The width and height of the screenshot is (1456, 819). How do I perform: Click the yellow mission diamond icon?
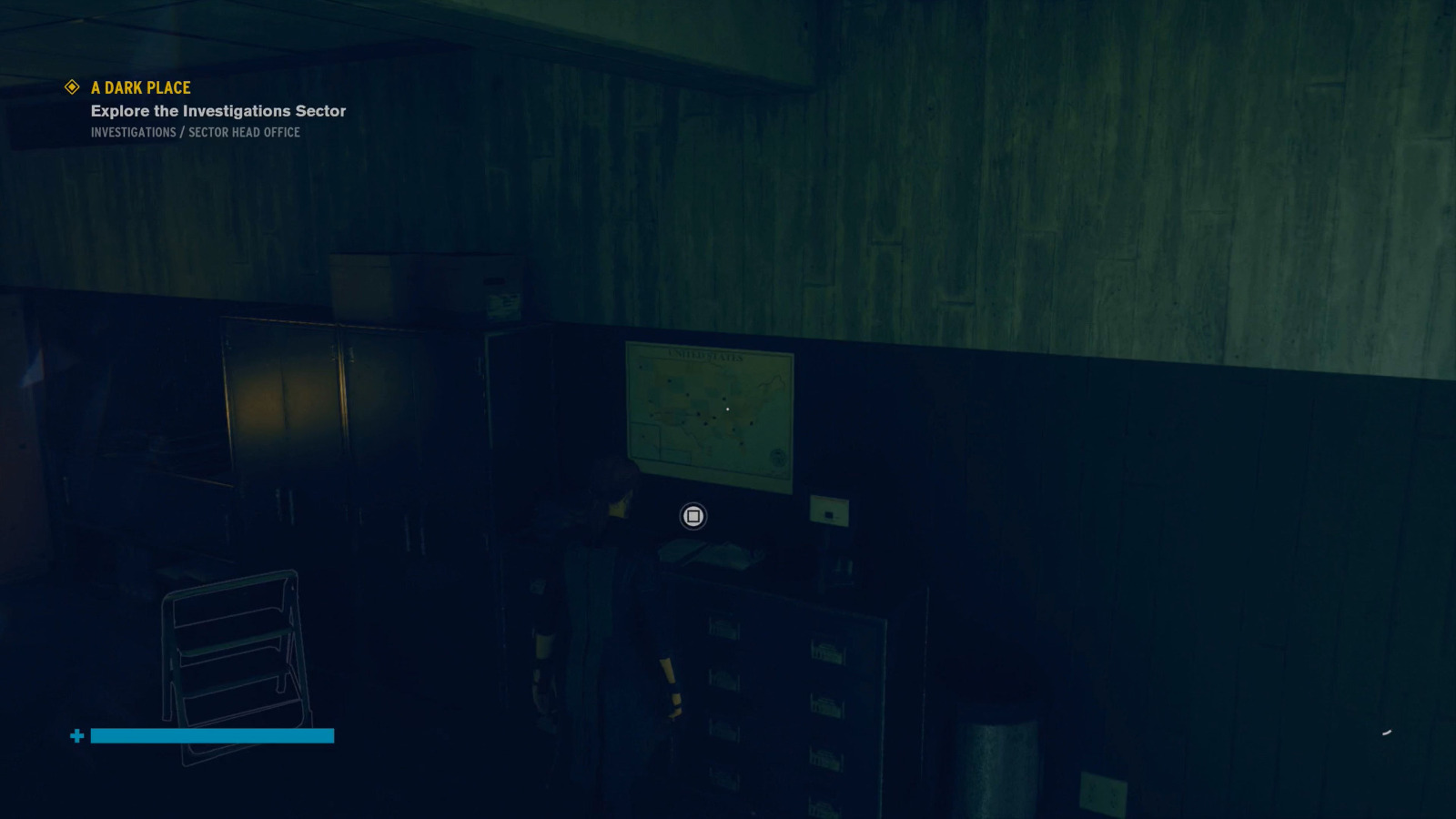[x=70, y=87]
